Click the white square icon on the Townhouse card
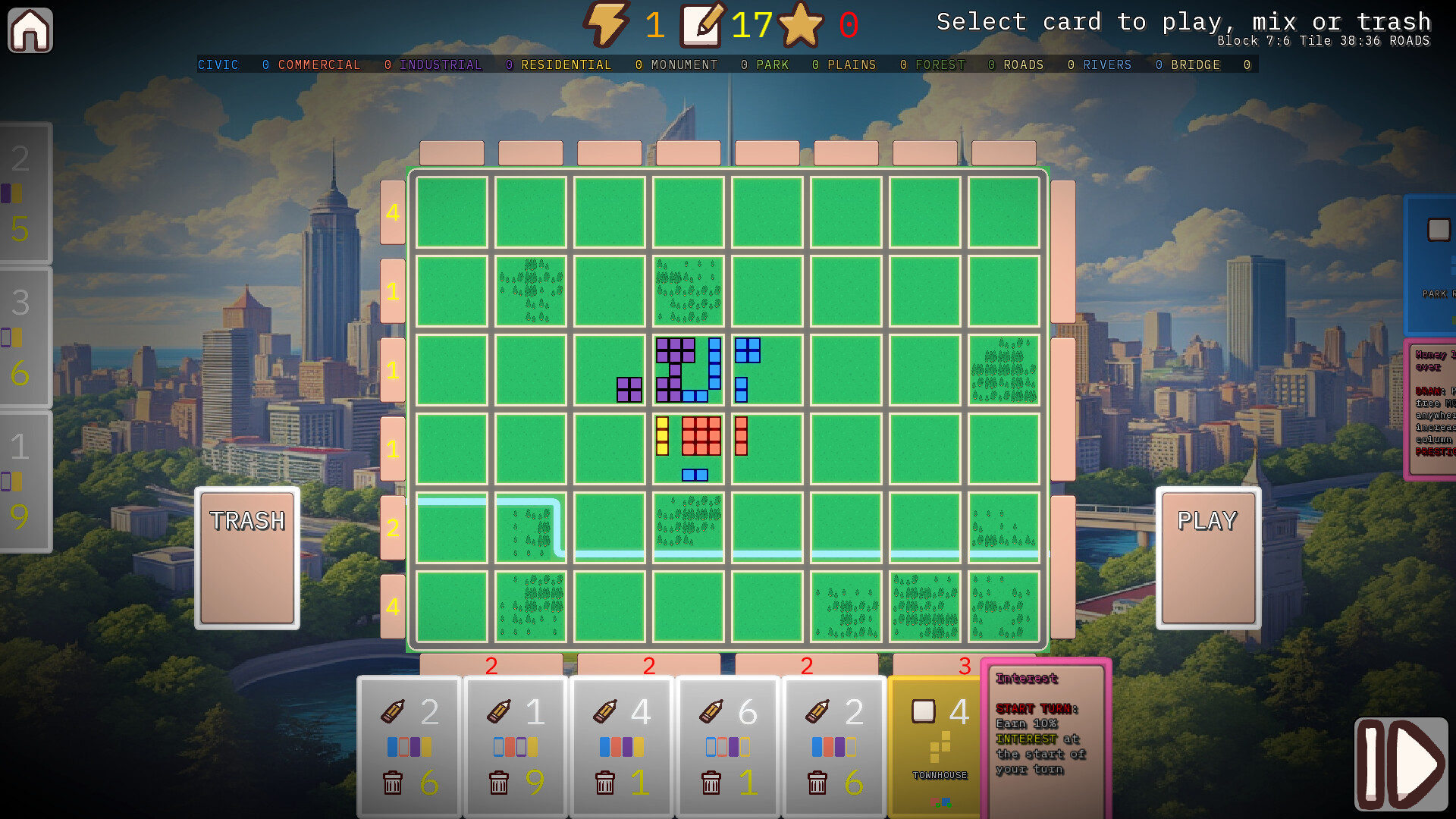This screenshot has height=819, width=1456. point(922,711)
